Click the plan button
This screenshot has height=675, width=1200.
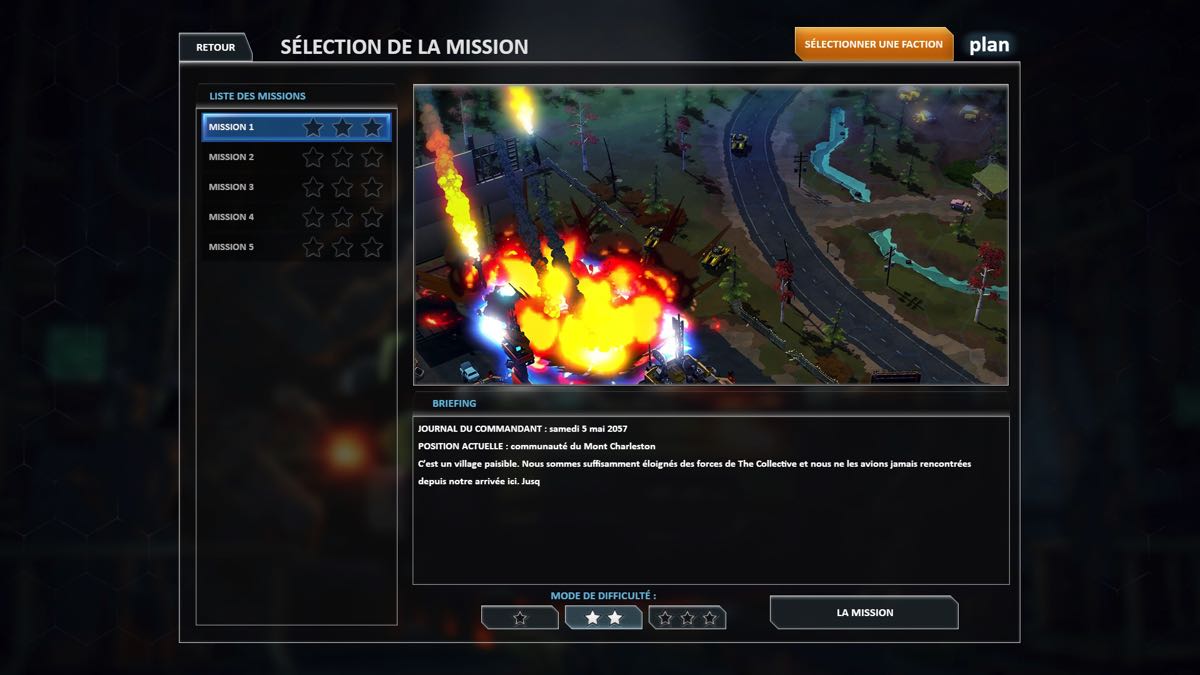click(988, 45)
